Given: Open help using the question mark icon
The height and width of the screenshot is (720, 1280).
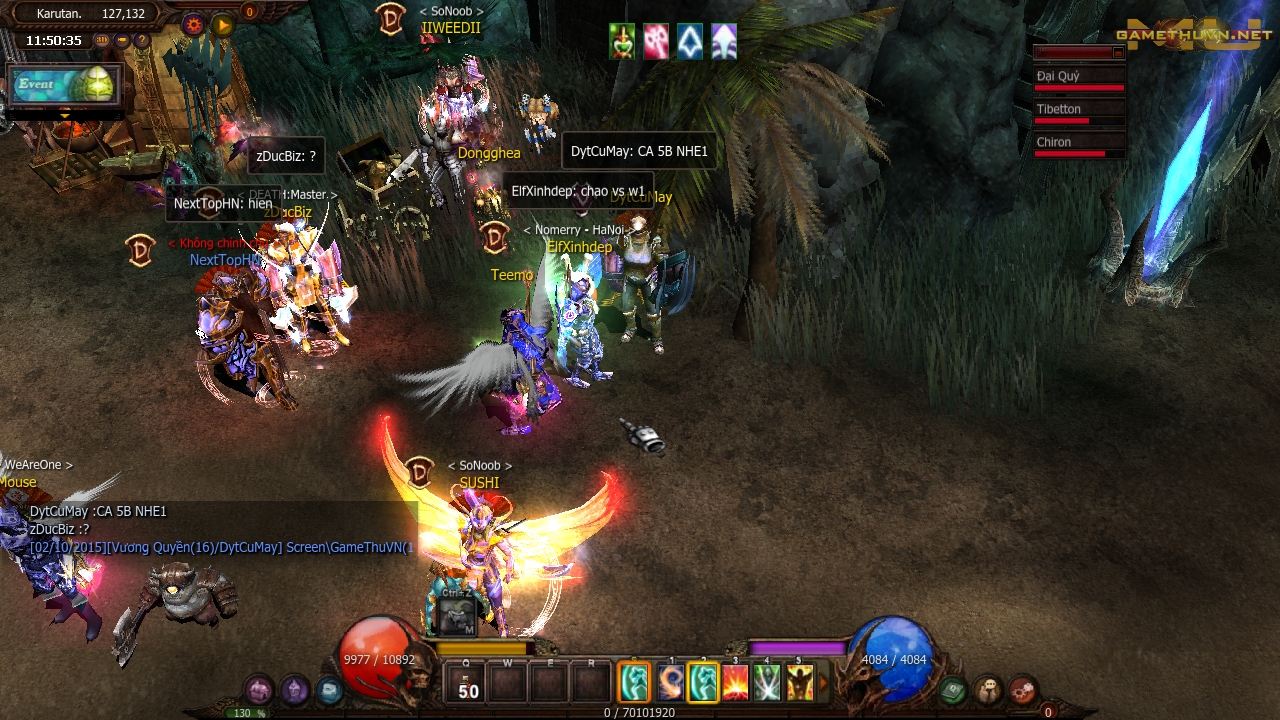Looking at the screenshot, I should click(142, 40).
